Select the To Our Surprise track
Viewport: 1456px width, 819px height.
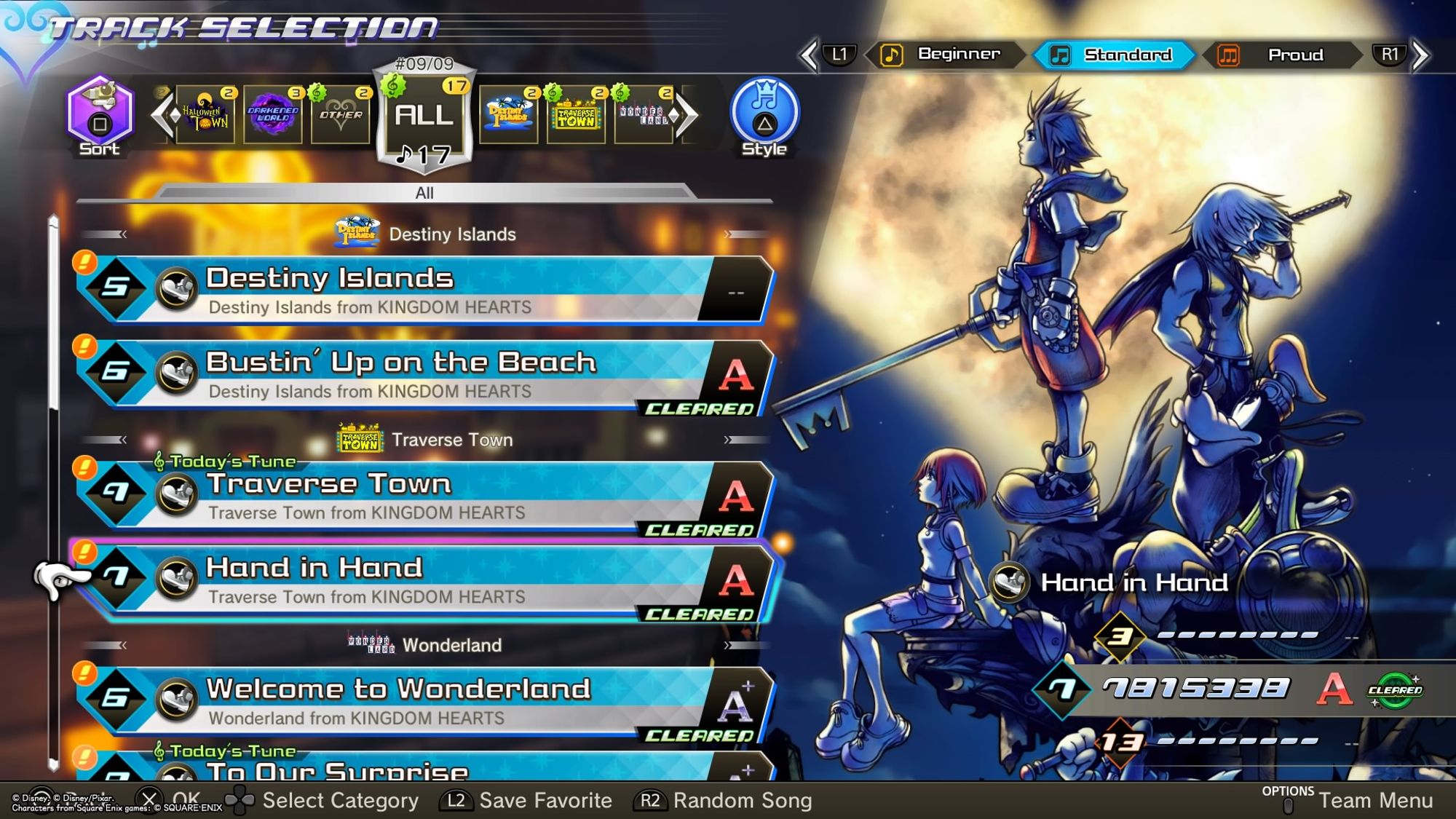pyautogui.click(x=422, y=768)
